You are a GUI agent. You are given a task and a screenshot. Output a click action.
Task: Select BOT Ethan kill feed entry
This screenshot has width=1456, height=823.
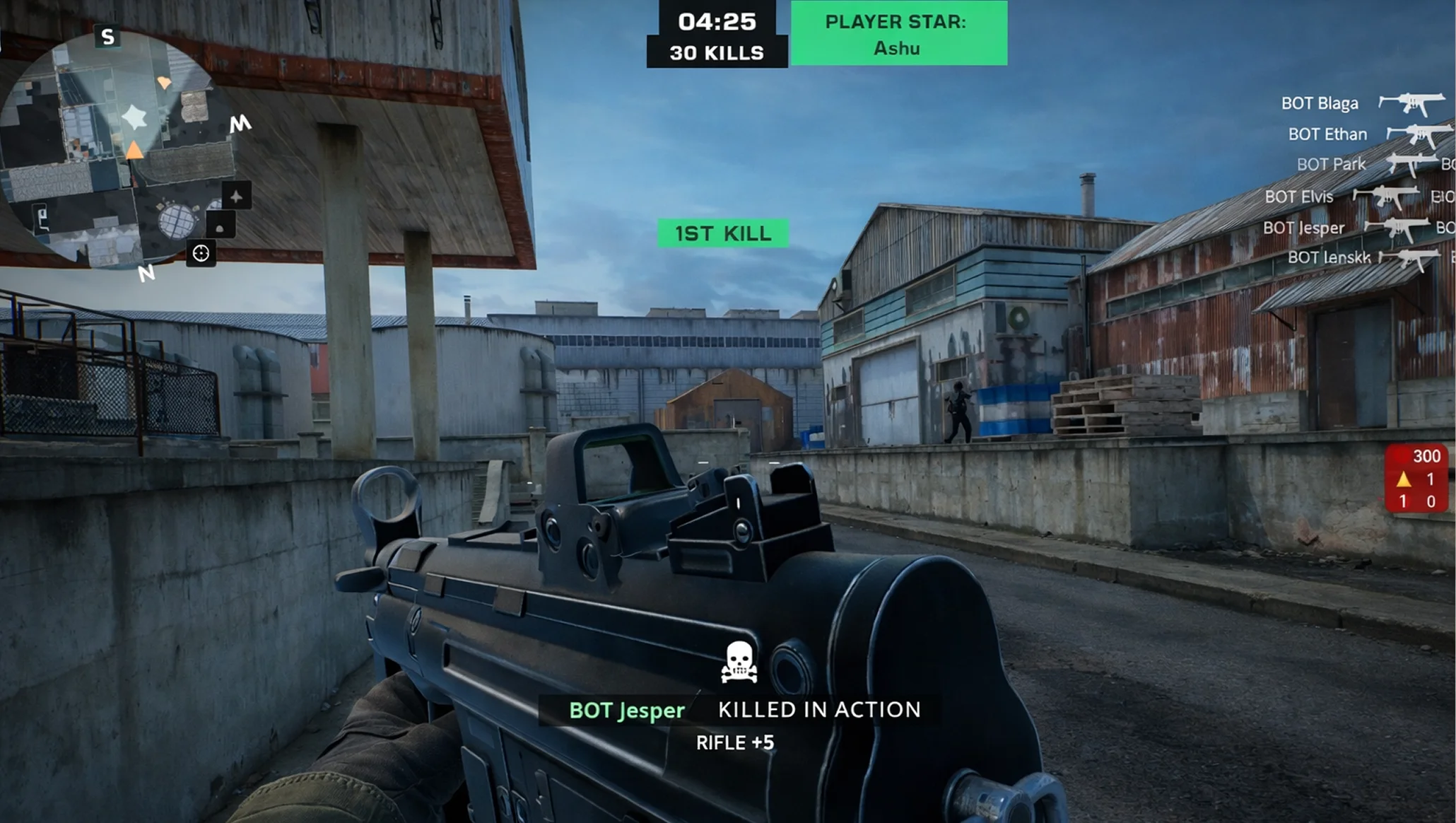[x=1327, y=134]
